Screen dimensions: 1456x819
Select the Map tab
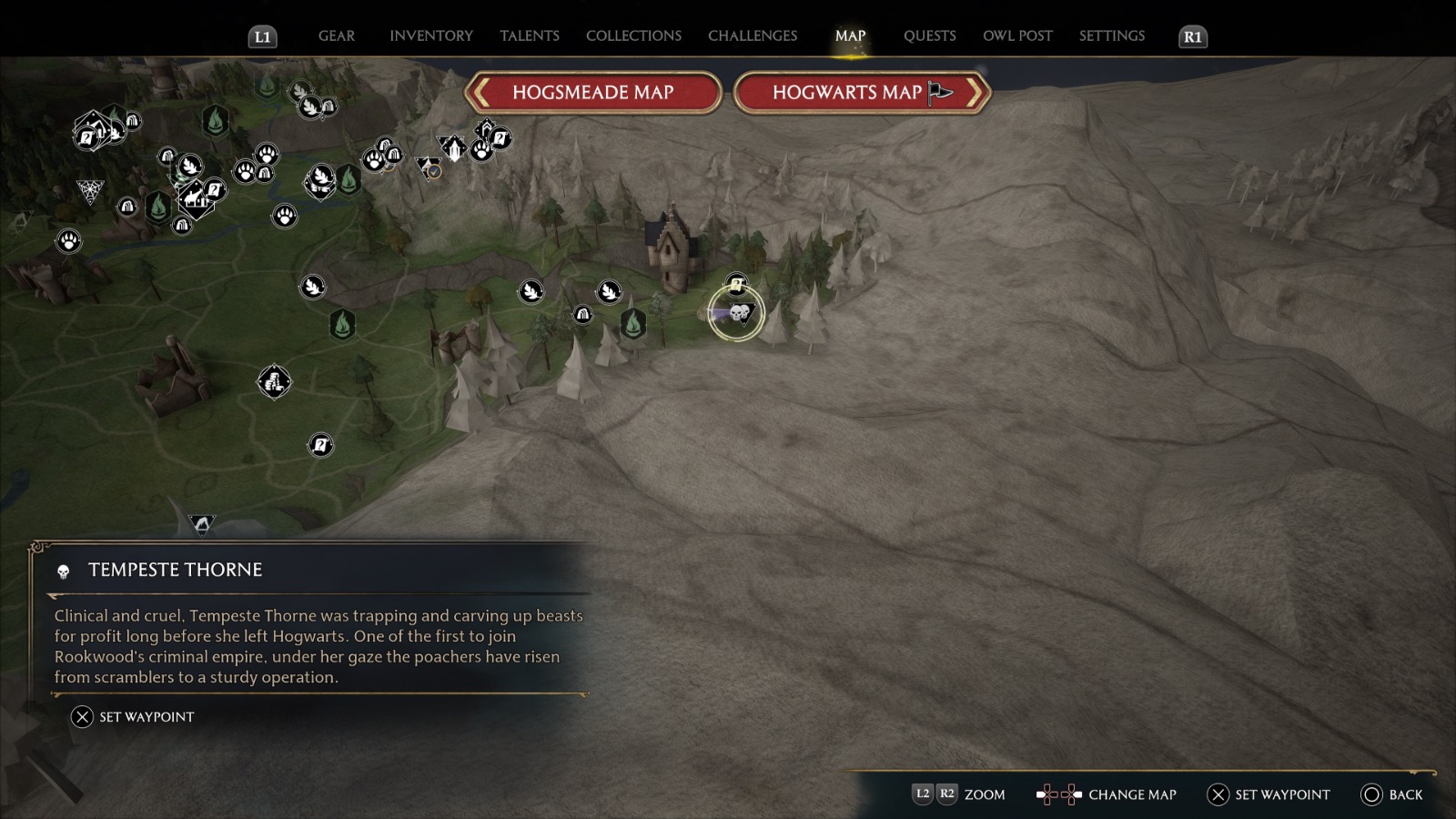[x=850, y=36]
